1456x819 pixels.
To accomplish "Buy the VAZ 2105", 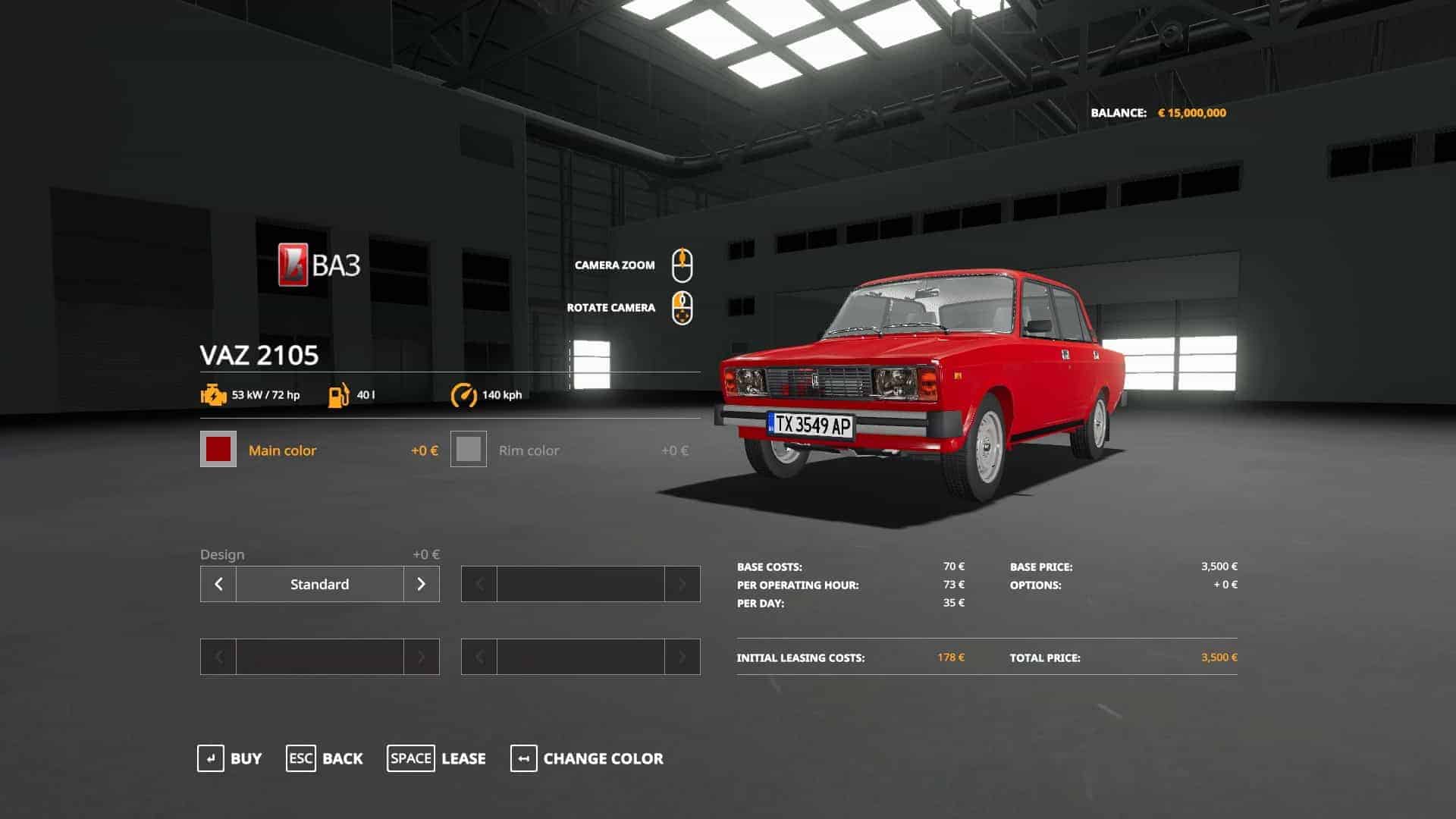I will tap(229, 758).
